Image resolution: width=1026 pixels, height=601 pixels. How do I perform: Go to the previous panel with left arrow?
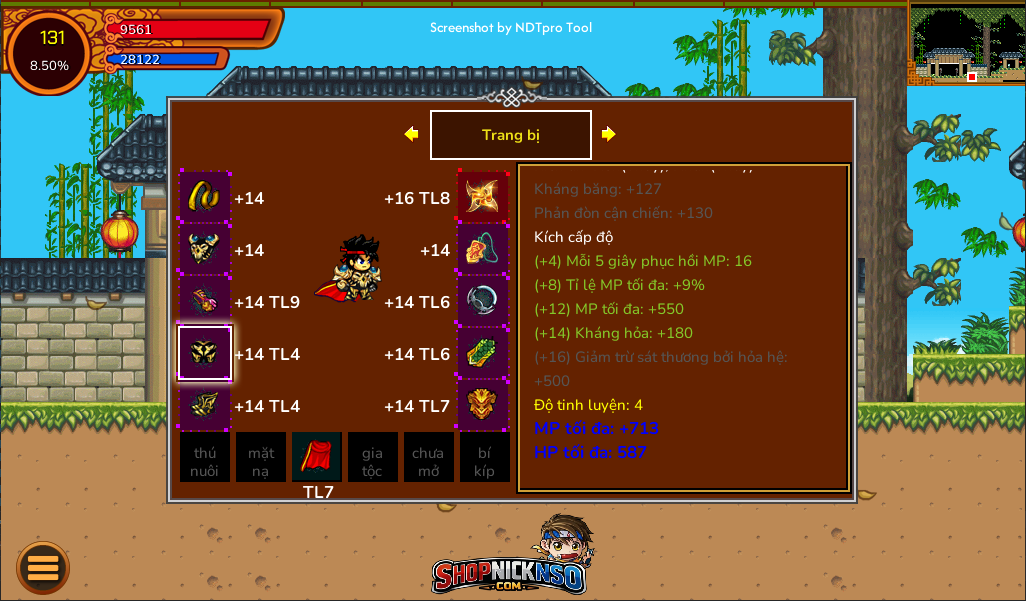[411, 134]
